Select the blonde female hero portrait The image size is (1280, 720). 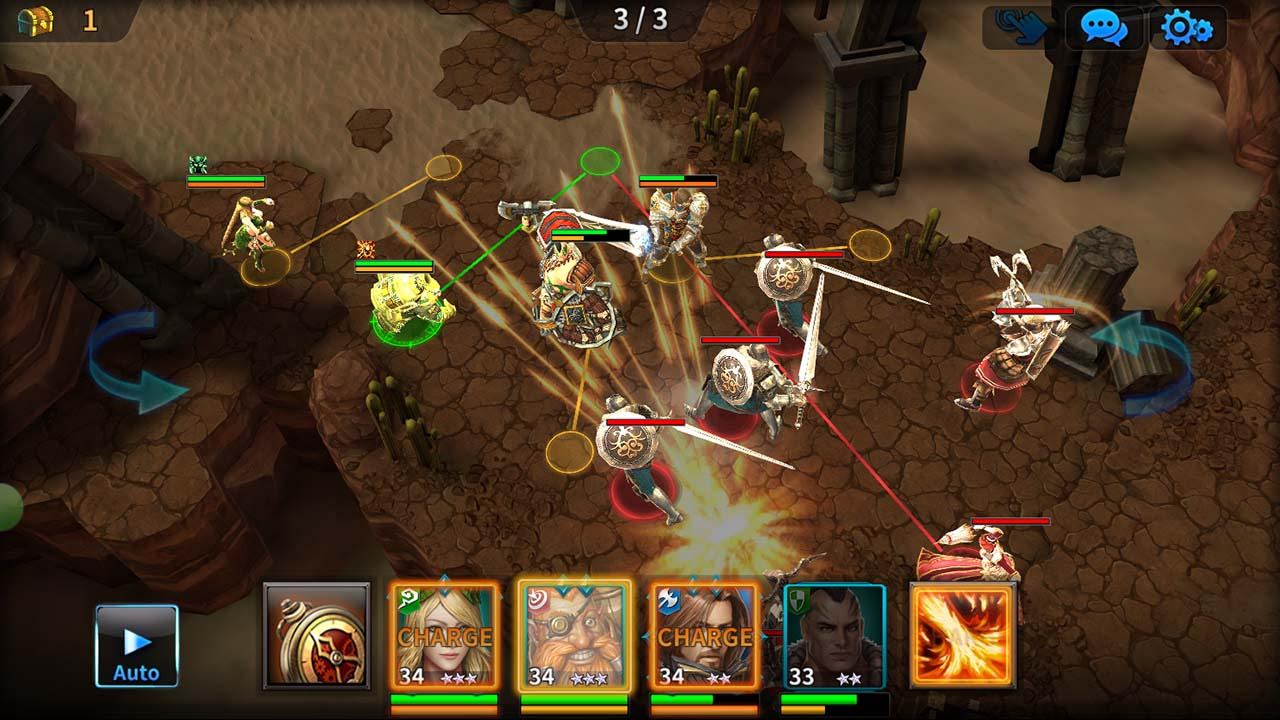point(445,636)
